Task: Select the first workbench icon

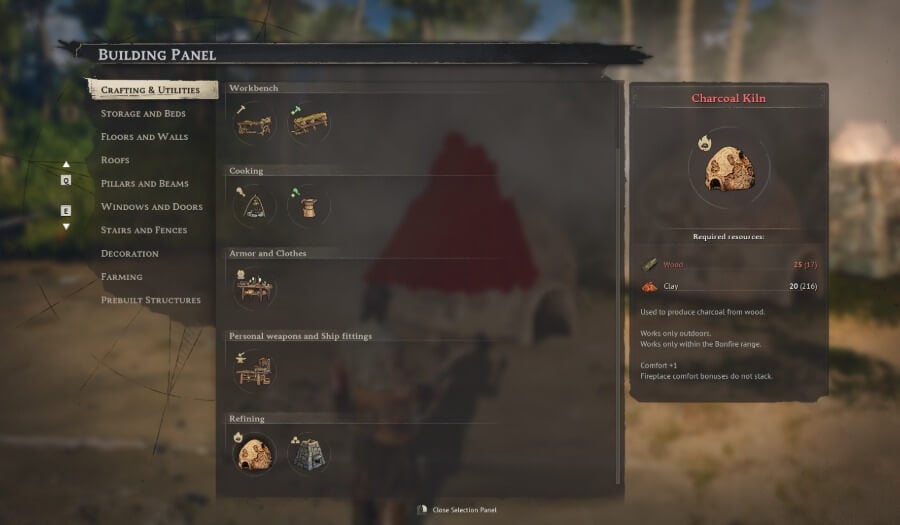Action: [x=254, y=124]
